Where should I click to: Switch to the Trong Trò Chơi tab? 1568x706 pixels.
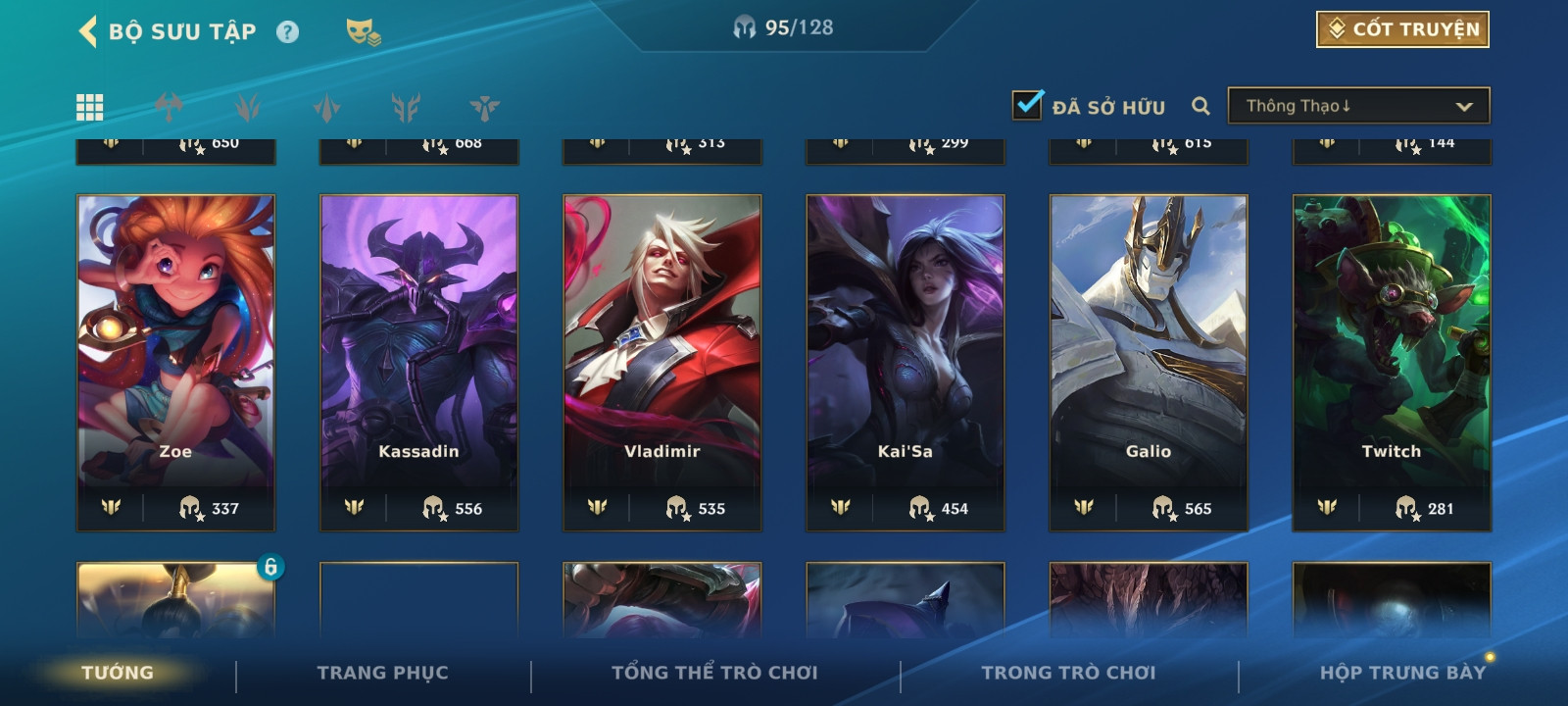tap(1068, 673)
